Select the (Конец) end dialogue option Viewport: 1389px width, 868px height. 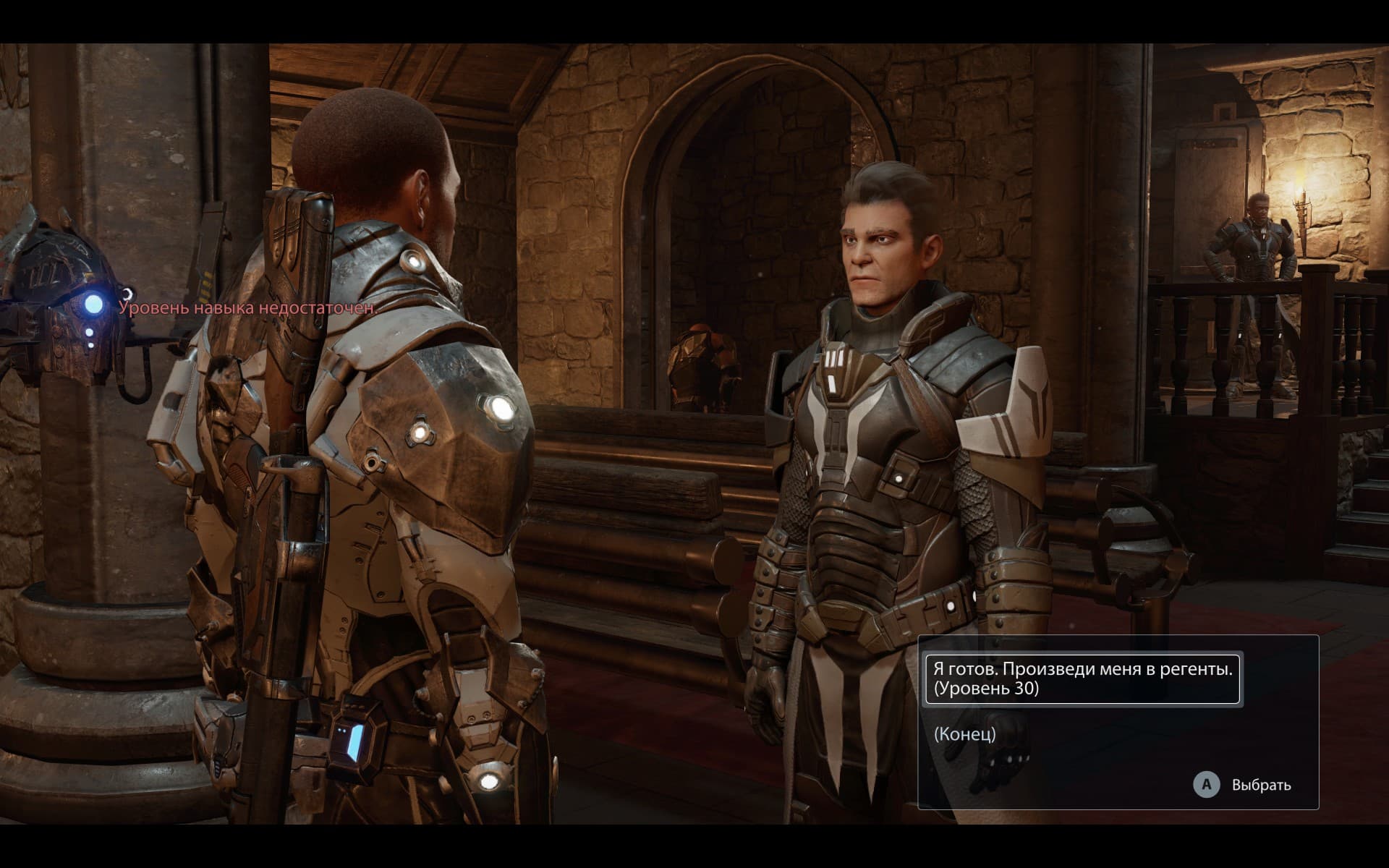(x=965, y=734)
